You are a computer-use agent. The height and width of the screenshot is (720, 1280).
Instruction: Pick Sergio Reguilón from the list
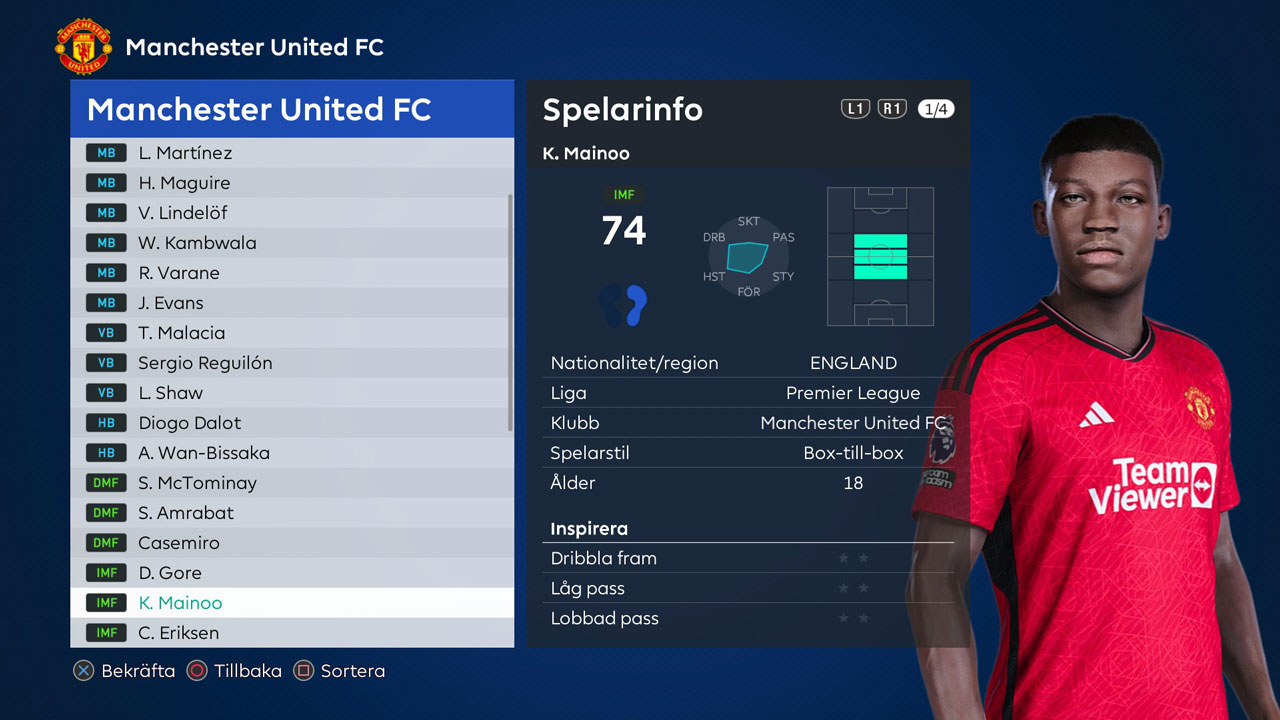290,363
